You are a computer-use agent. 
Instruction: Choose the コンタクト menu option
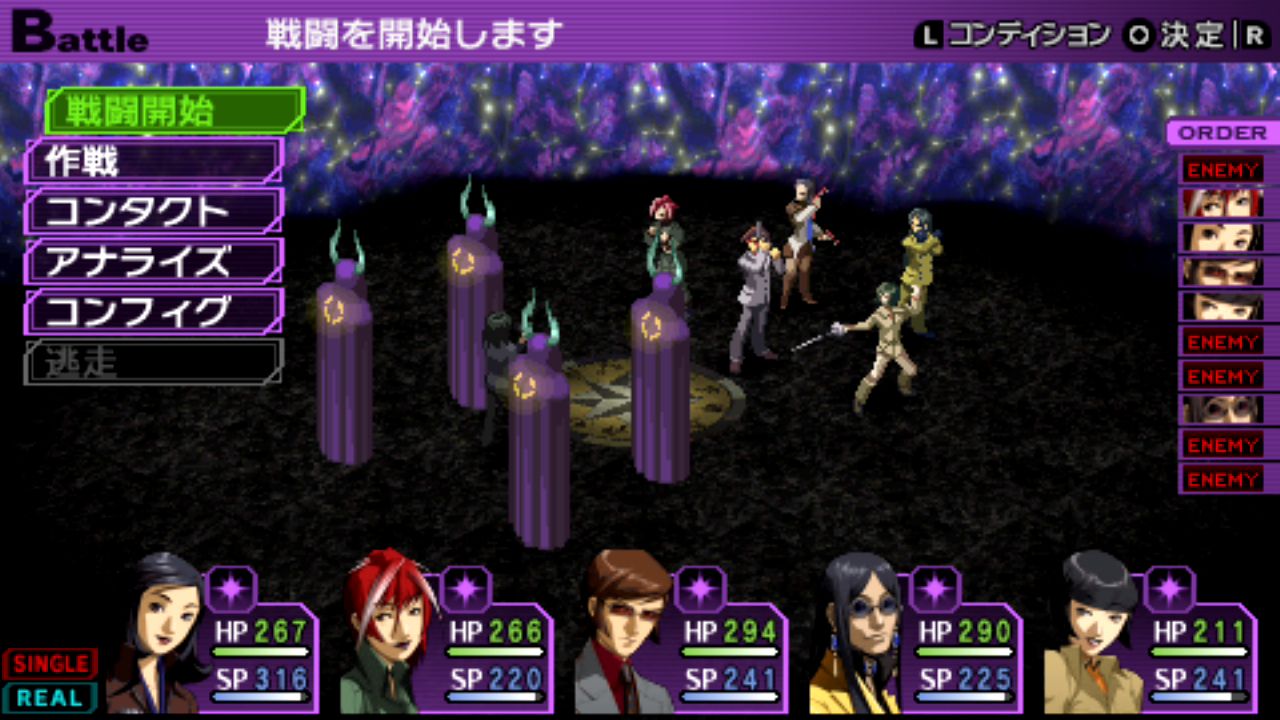click(x=154, y=211)
